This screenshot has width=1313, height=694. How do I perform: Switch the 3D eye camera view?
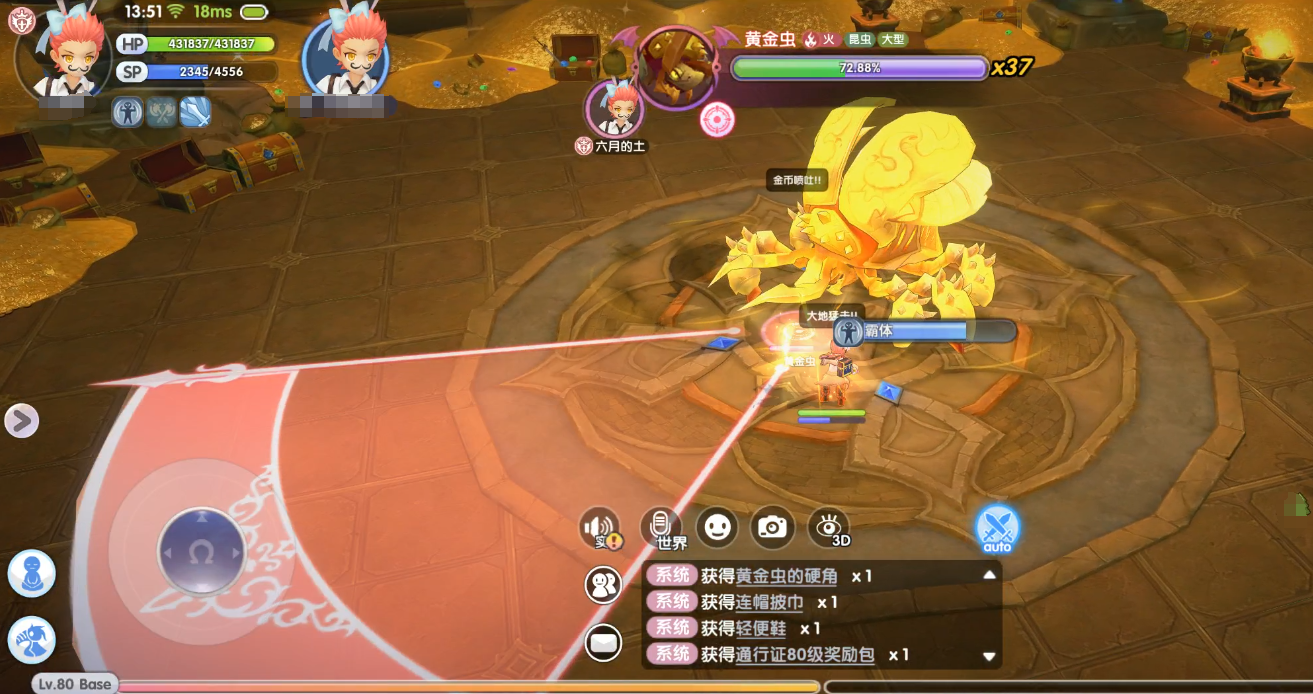pos(829,527)
